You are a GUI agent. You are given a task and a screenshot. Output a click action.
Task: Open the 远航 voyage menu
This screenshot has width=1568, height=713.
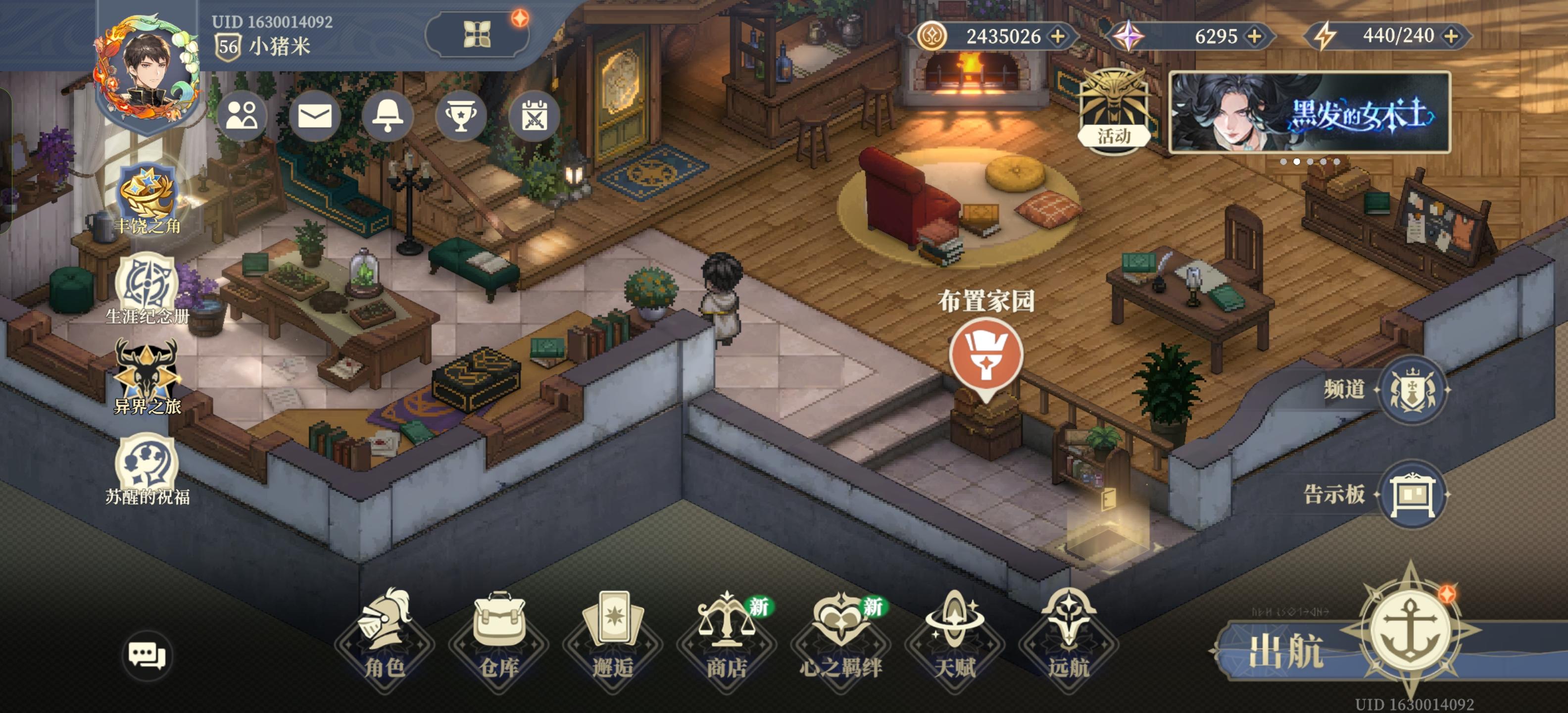pyautogui.click(x=1068, y=636)
